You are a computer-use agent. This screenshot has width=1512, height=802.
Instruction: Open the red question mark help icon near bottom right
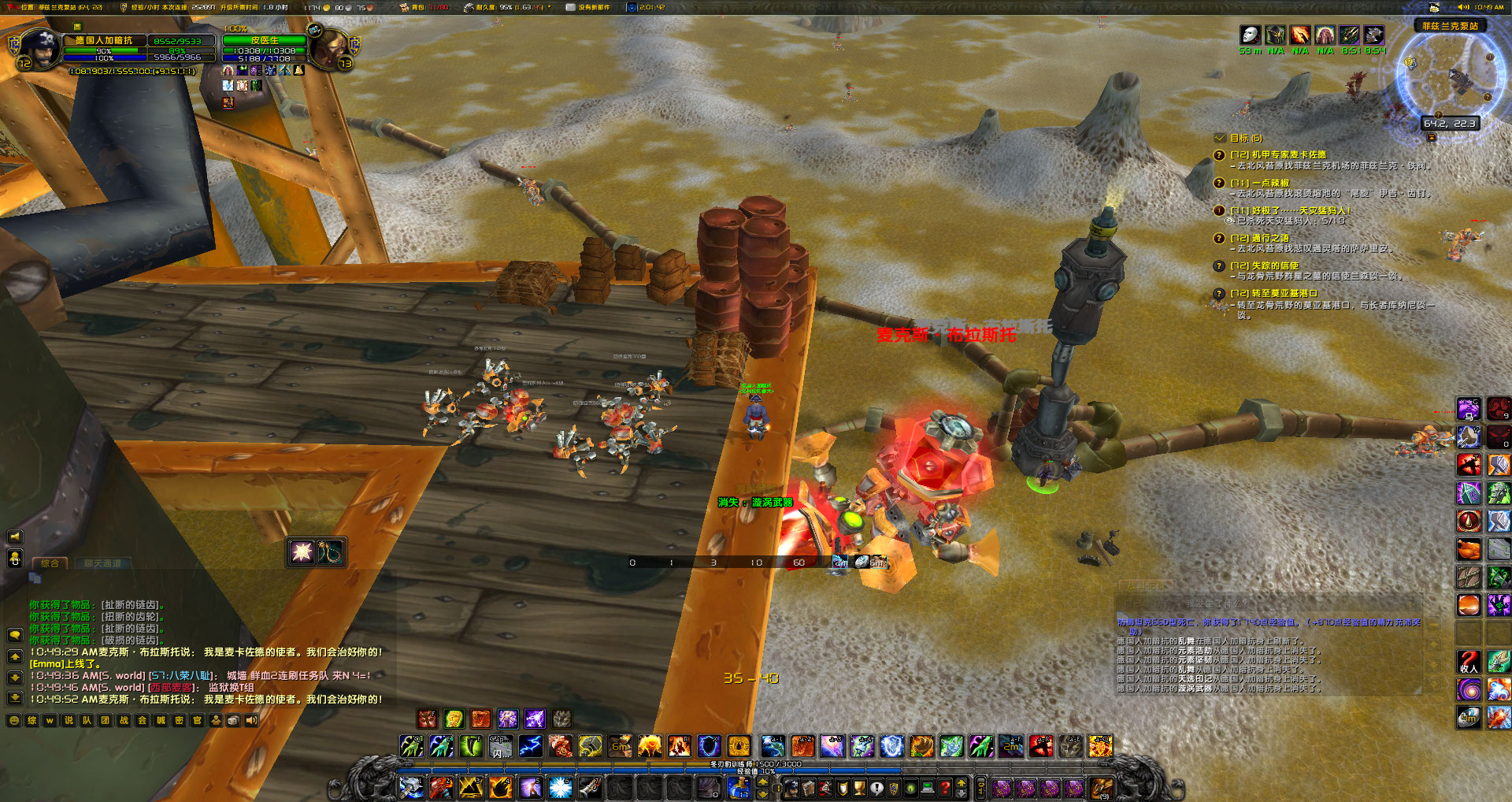pyautogui.click(x=945, y=788)
